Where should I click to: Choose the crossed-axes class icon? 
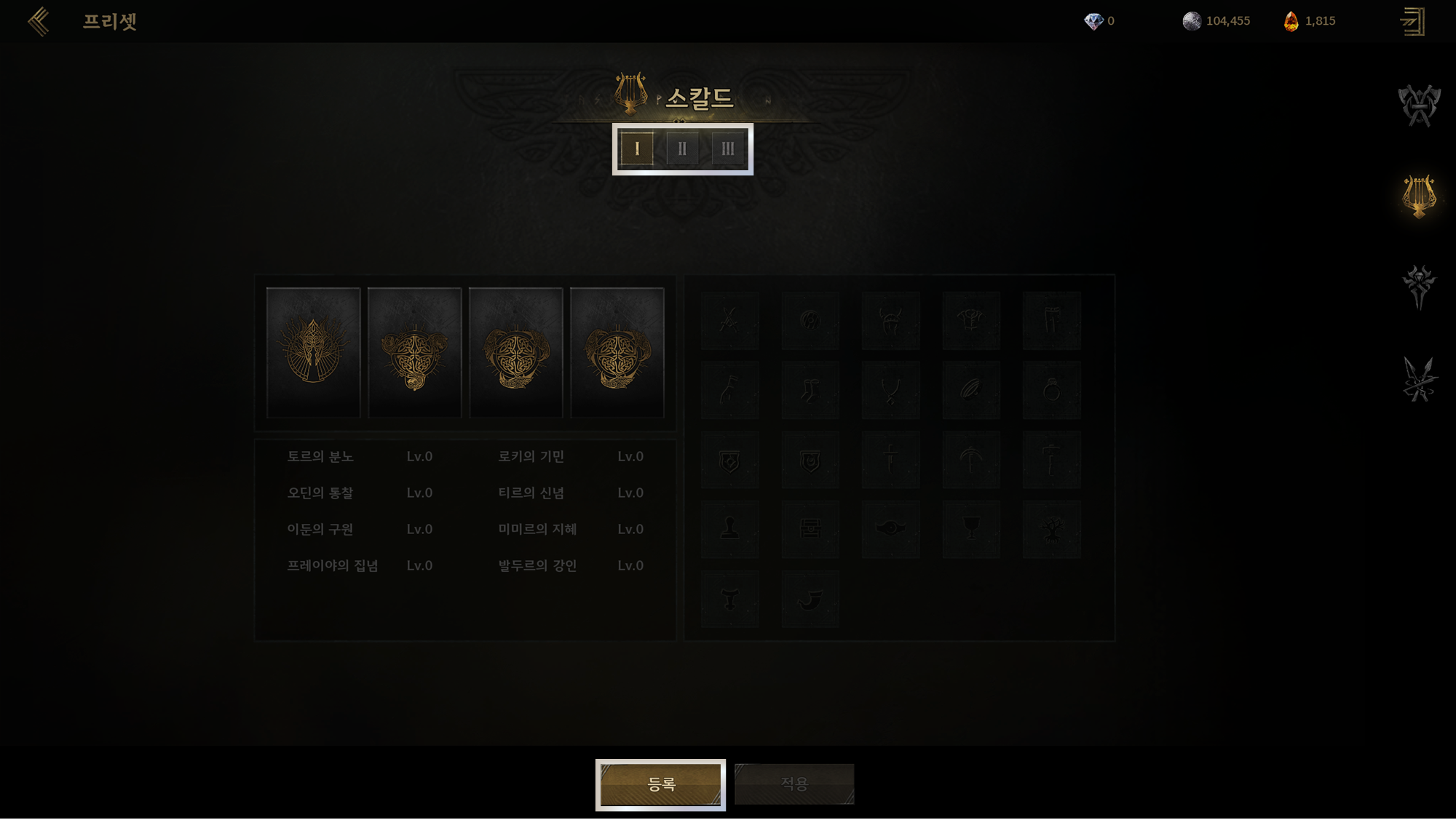1418,106
